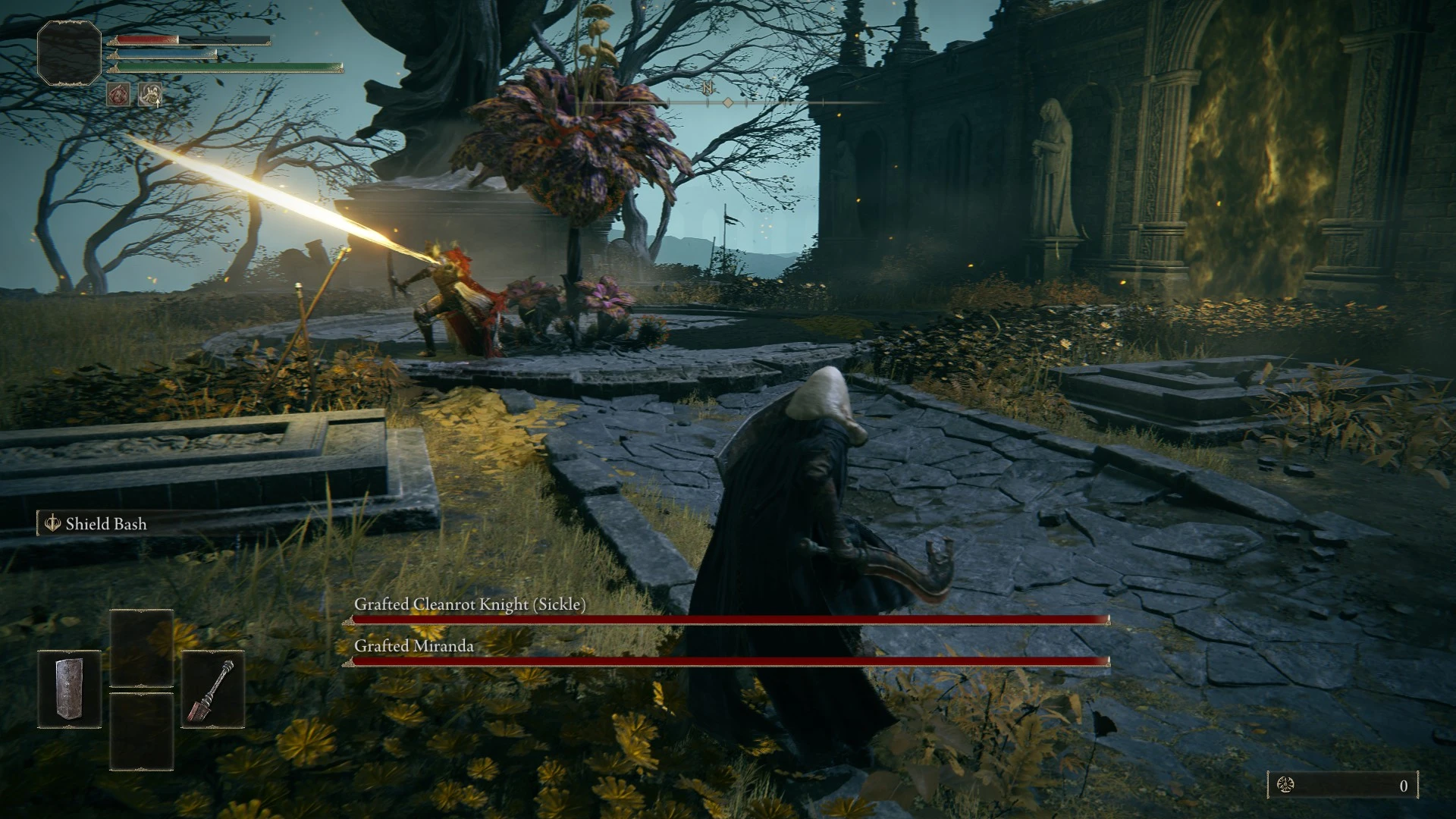Click the N marker on the compass
Screen dimensions: 1456x819
pos(707,88)
